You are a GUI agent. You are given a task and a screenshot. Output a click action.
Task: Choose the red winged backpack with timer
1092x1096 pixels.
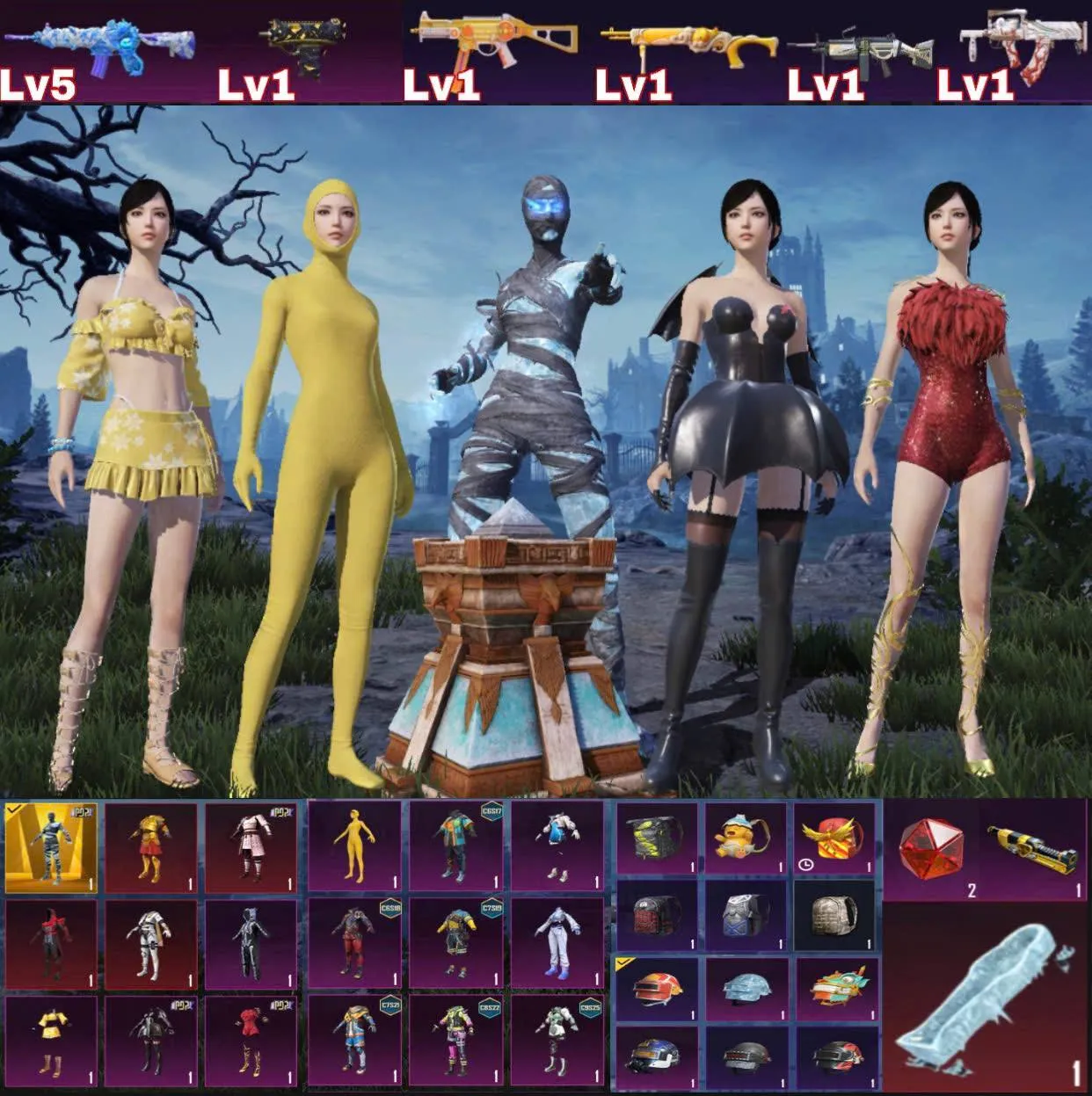point(834,839)
